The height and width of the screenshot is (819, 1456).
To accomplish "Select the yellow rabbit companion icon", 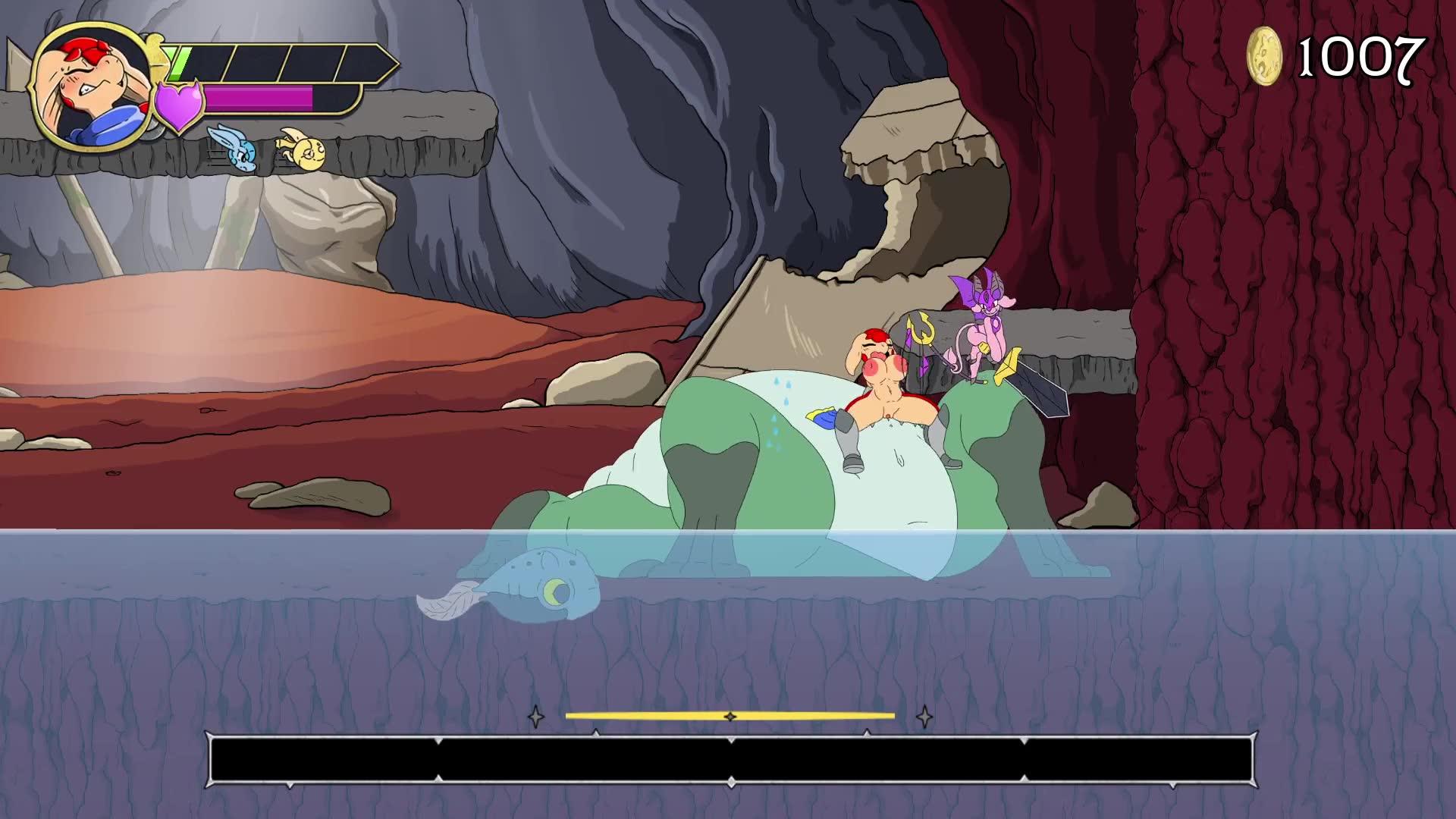I will (x=301, y=147).
